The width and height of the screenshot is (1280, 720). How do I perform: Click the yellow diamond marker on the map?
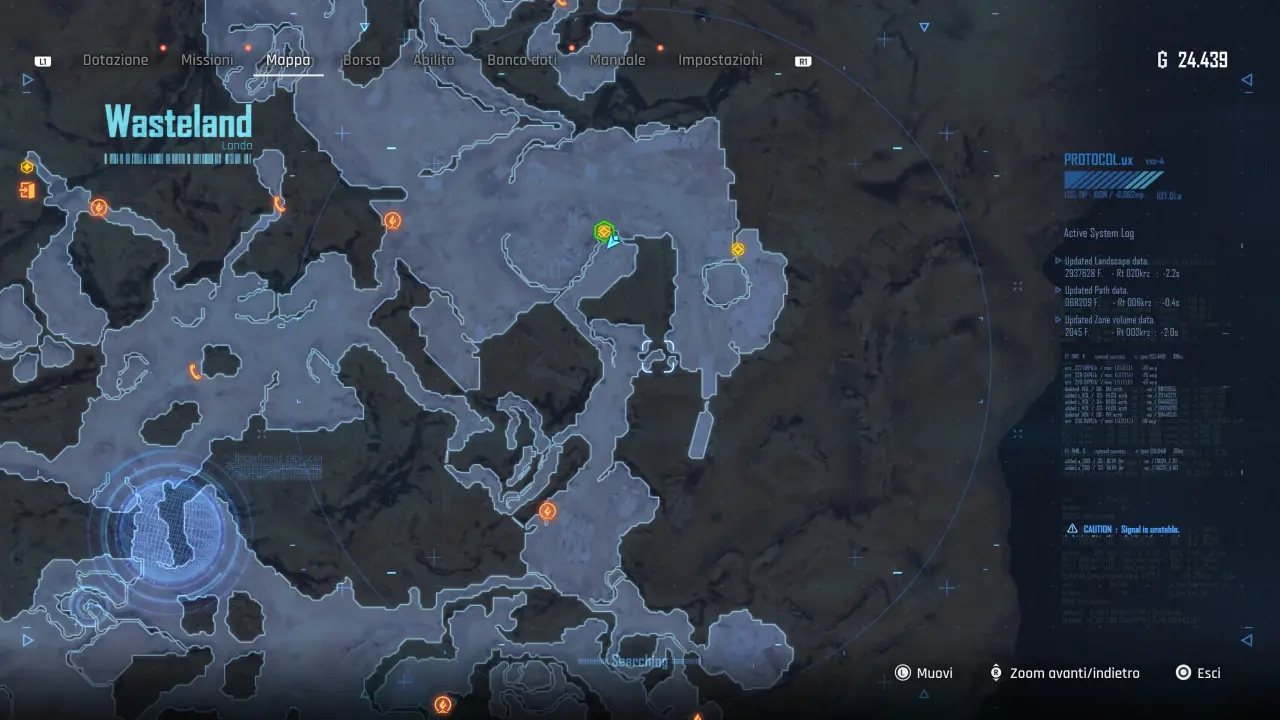[x=738, y=249]
